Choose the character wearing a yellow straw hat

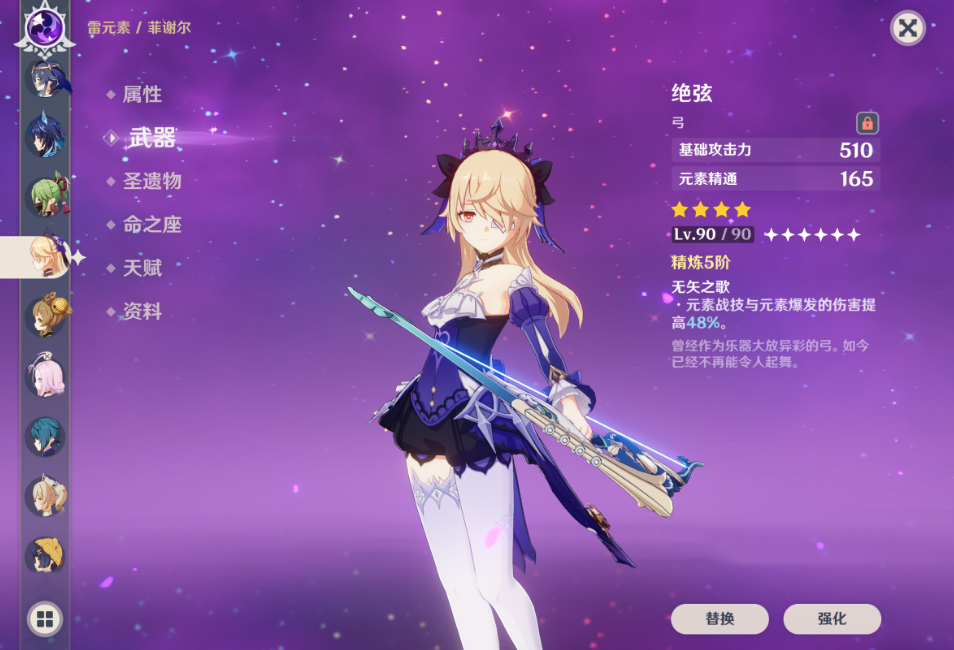coord(45,556)
